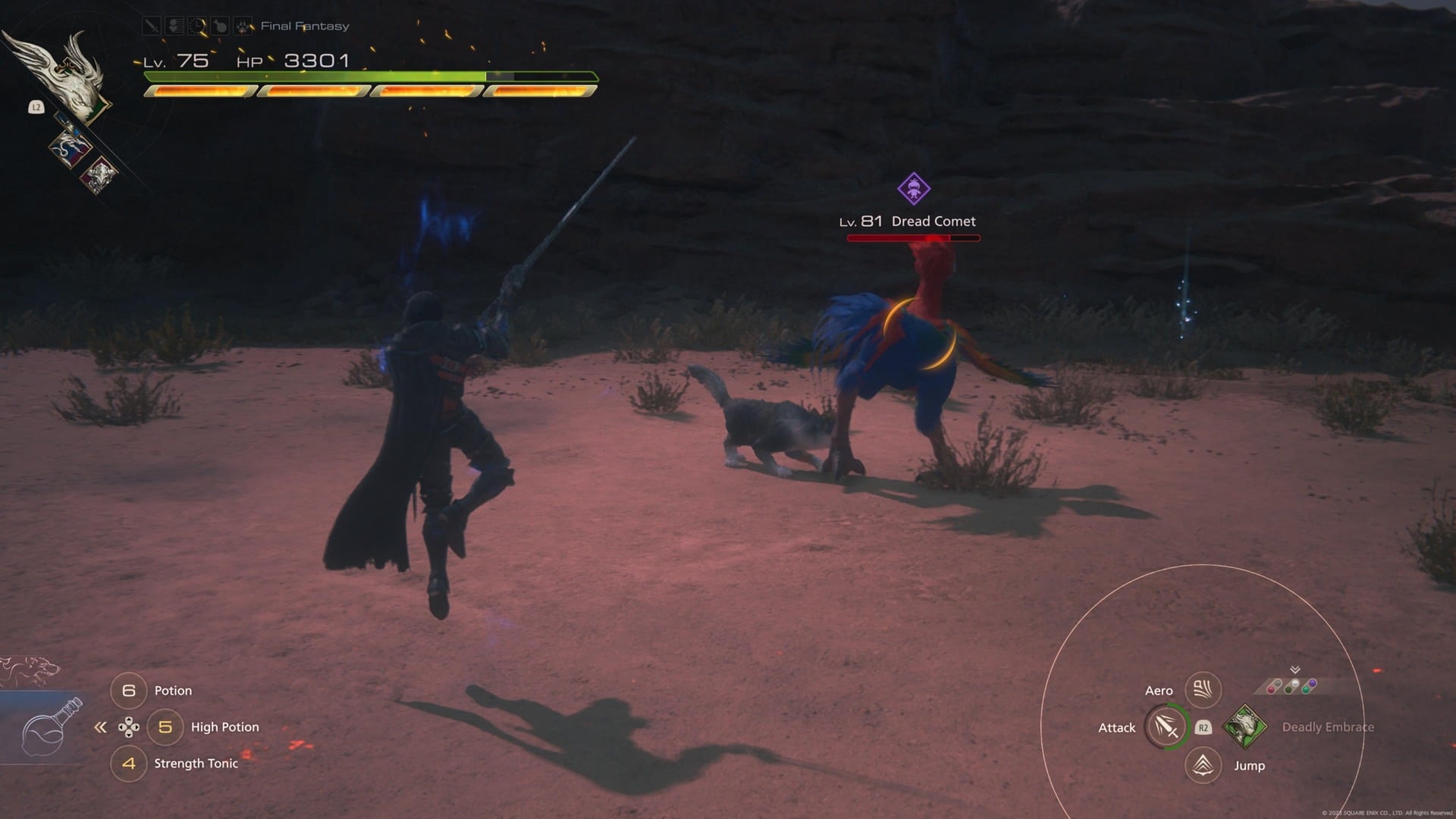Select the Aero spell icon
1456x819 pixels.
1202,689
